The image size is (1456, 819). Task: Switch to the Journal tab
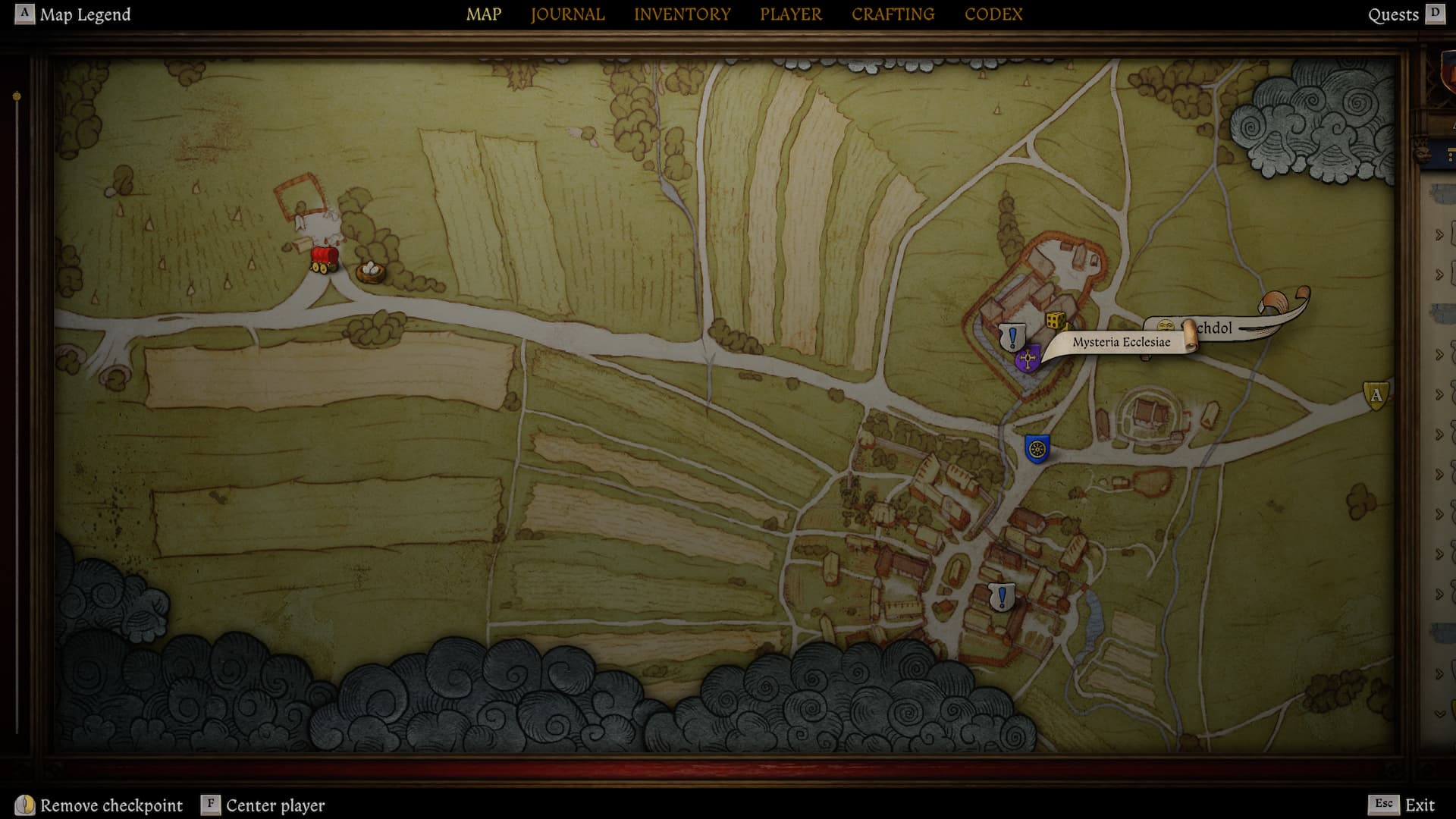tap(567, 14)
